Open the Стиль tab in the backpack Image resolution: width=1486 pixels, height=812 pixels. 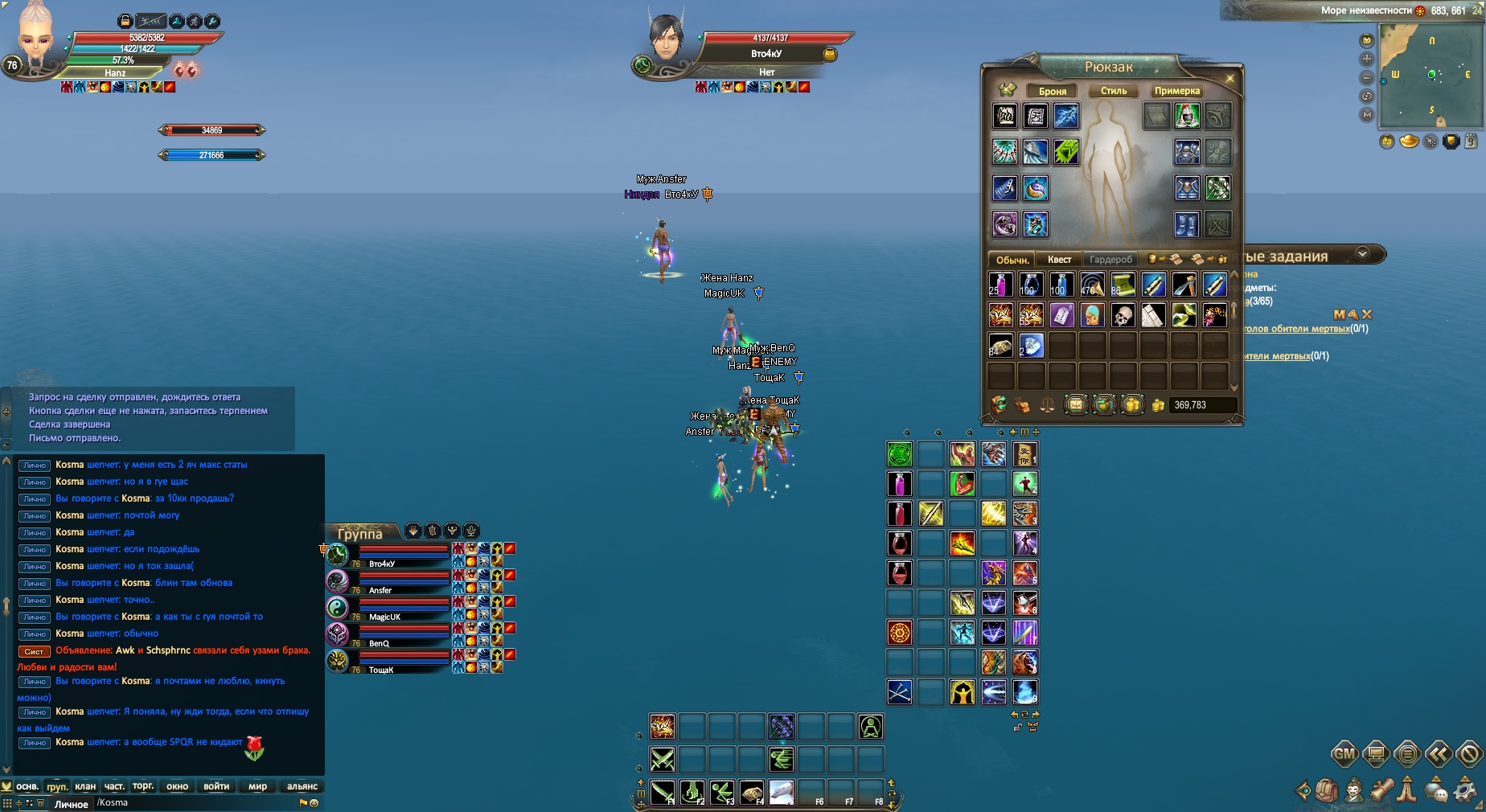1114,91
